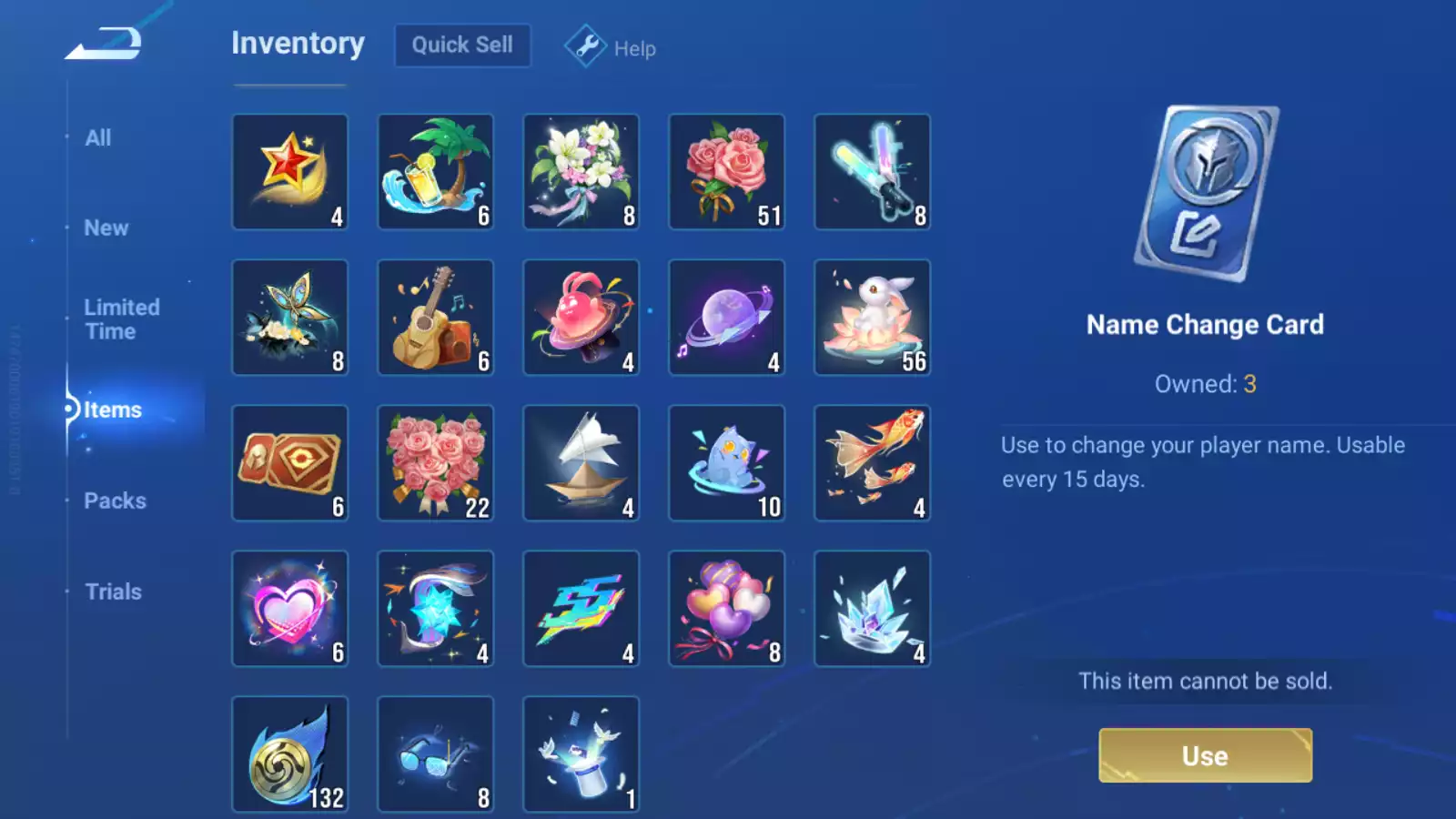The height and width of the screenshot is (819, 1456).
Task: Select the koi fish item
Action: coord(873,463)
